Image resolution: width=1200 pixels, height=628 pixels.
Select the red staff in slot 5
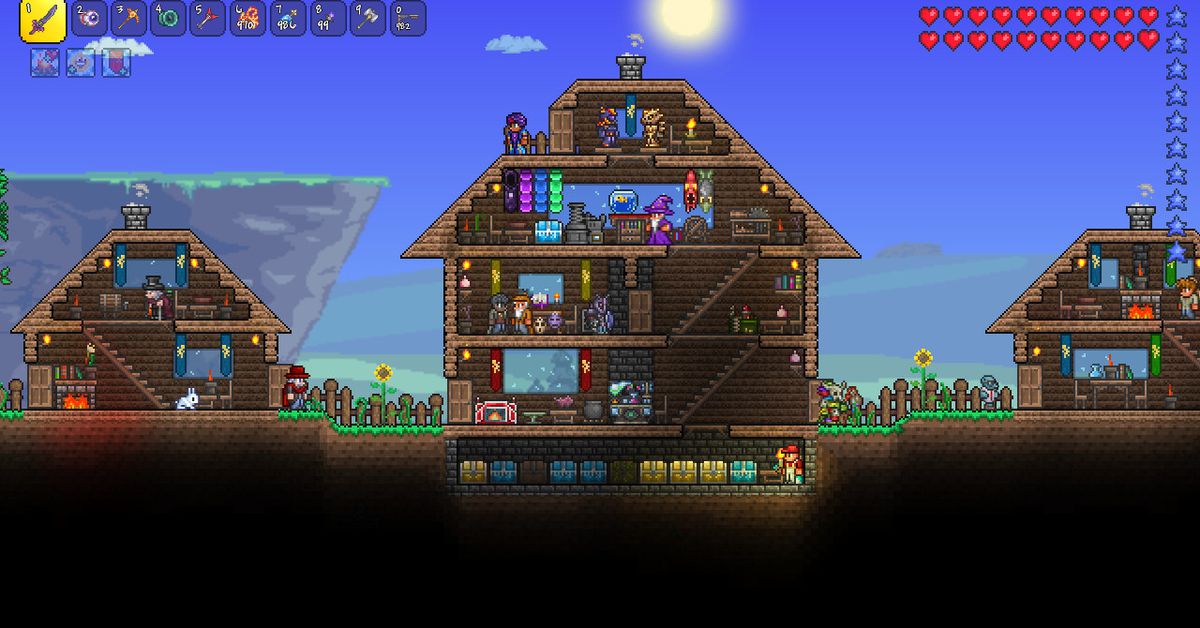pos(209,19)
